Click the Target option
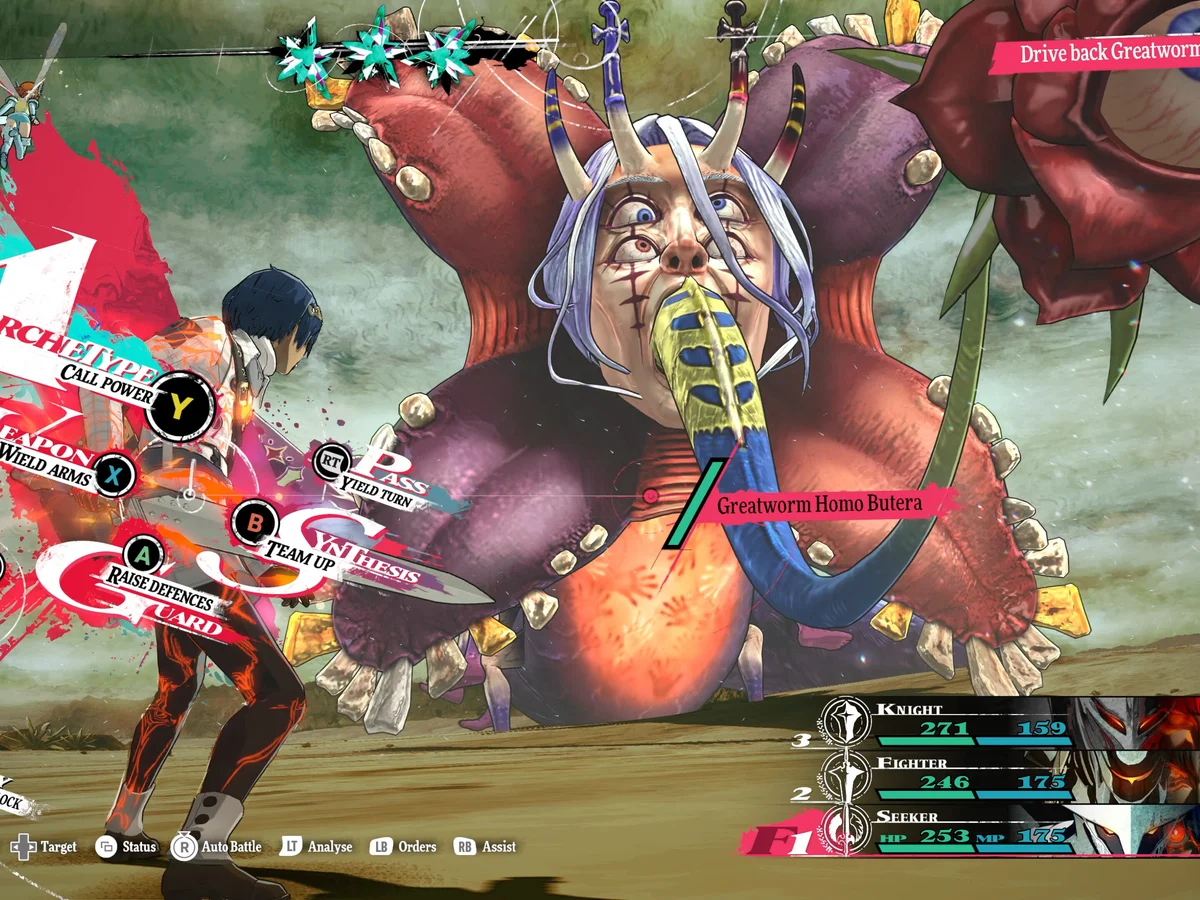Screen dimensions: 1200x900 [x=43, y=847]
